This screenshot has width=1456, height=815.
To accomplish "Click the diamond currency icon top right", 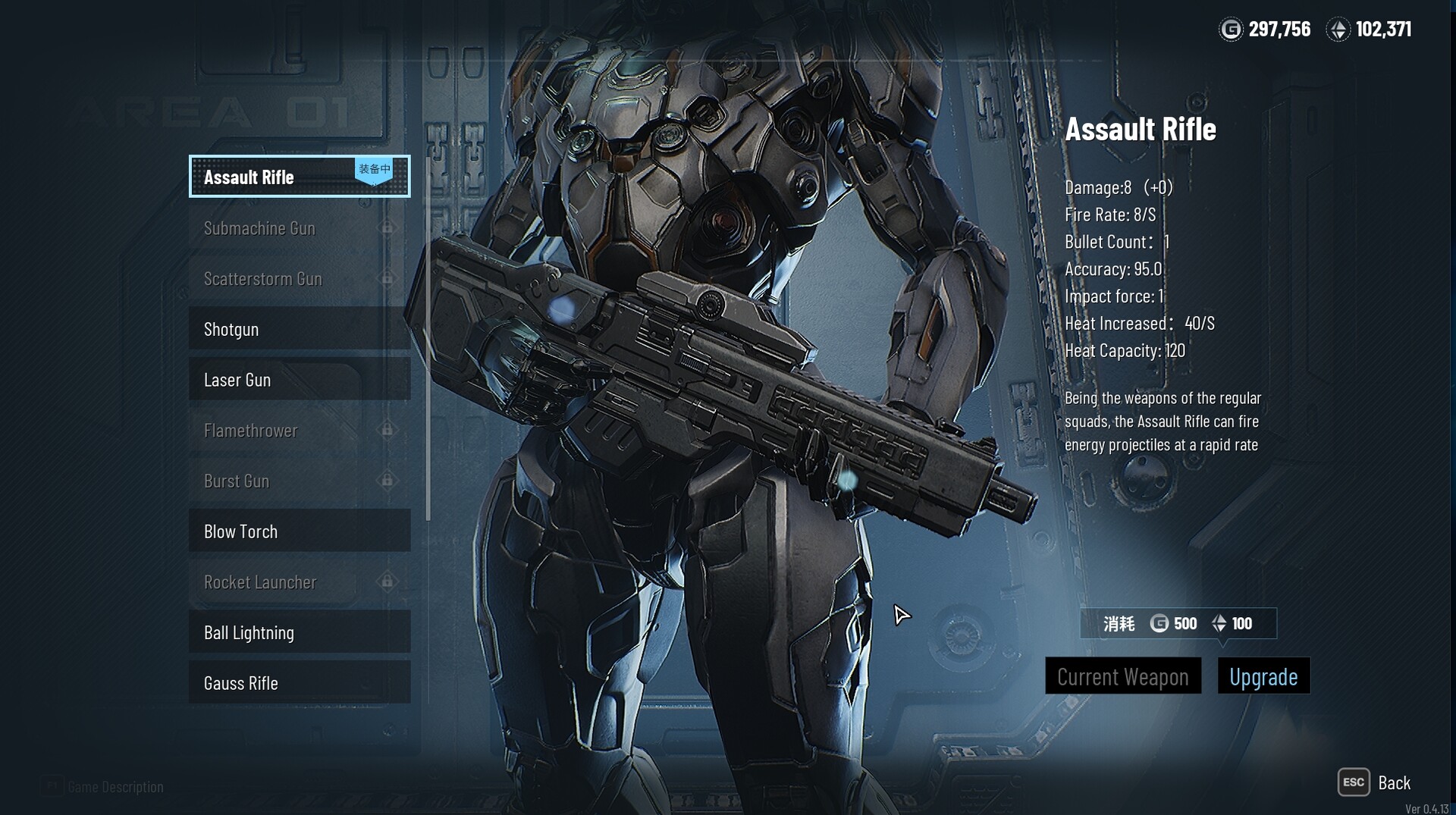I will (1341, 30).
